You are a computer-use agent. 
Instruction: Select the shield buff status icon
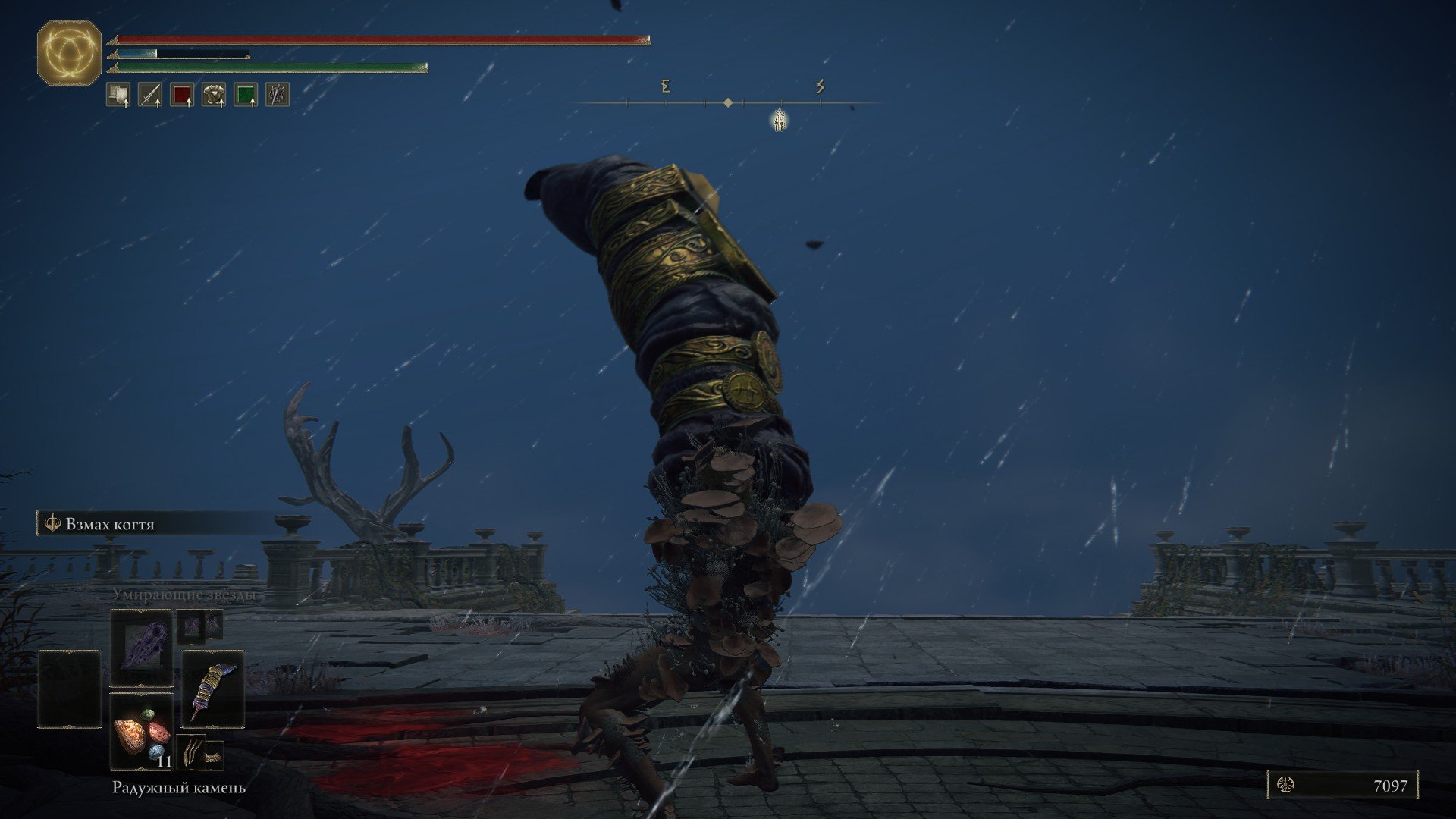point(118,95)
